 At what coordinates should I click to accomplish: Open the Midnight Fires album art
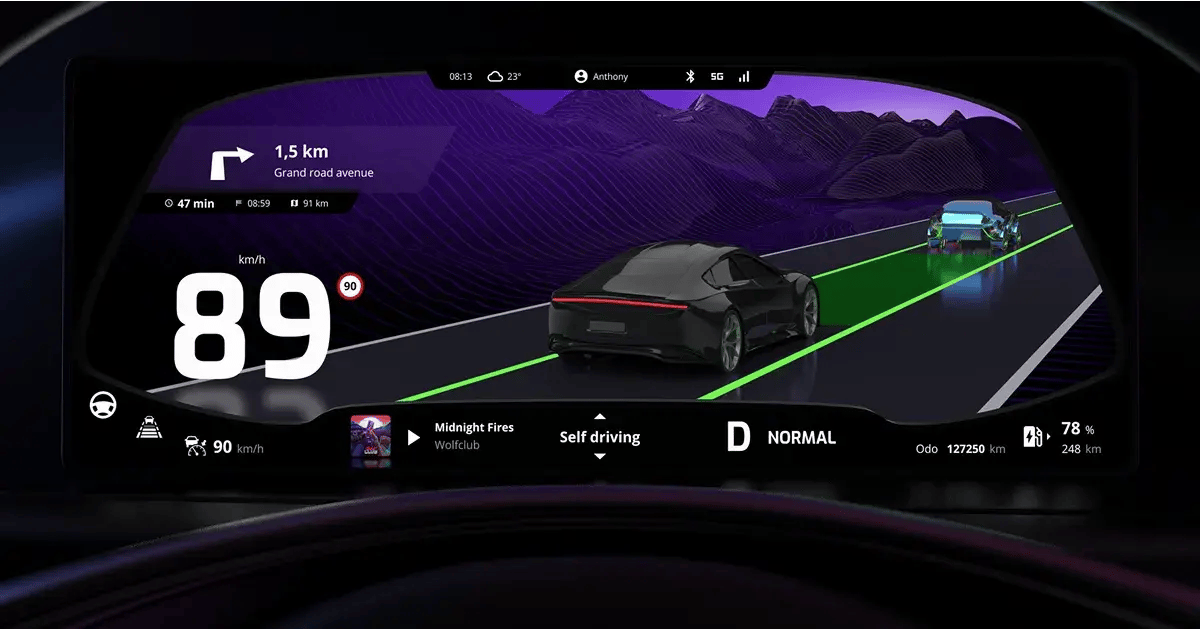point(370,437)
